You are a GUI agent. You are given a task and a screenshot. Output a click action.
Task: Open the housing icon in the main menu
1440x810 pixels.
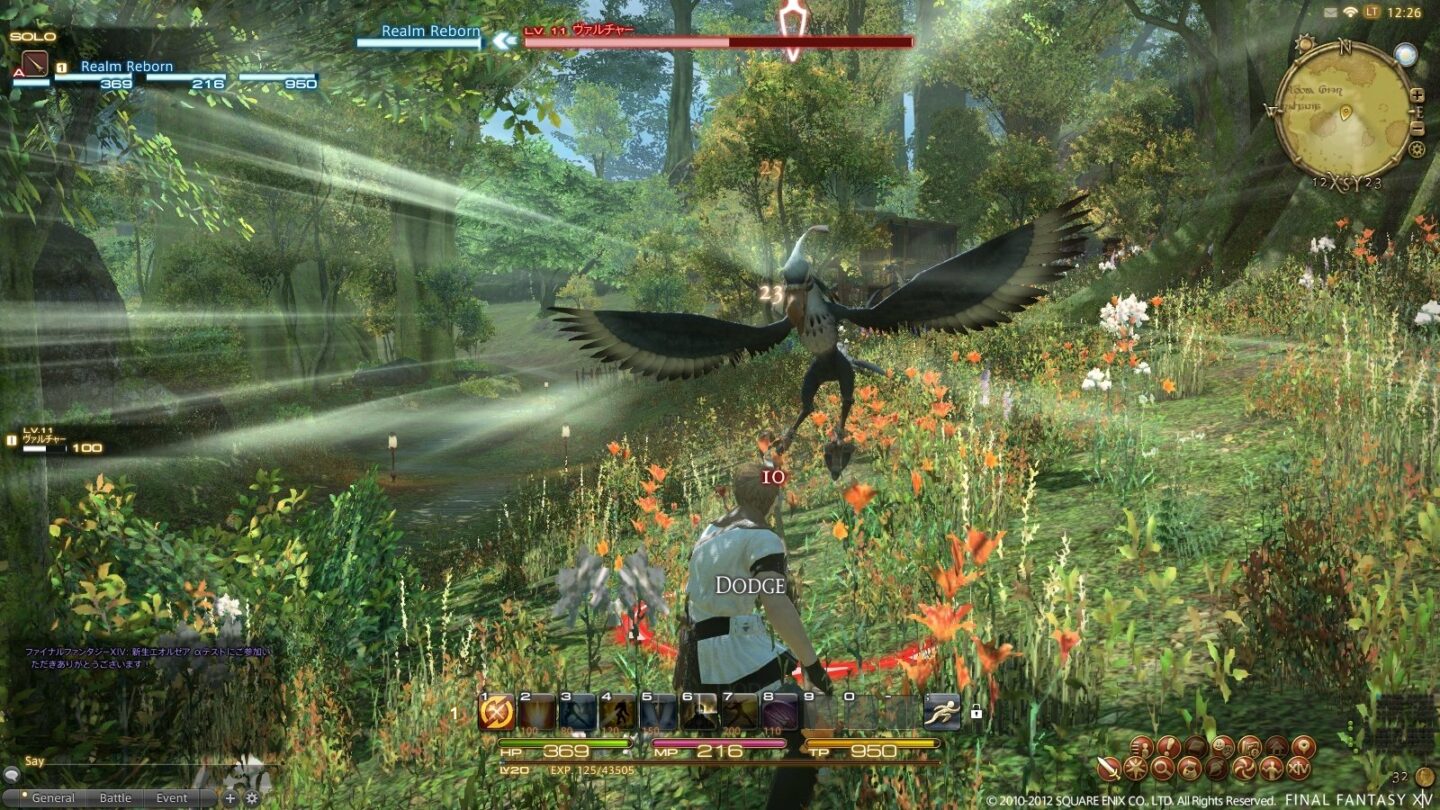click(x=1277, y=746)
